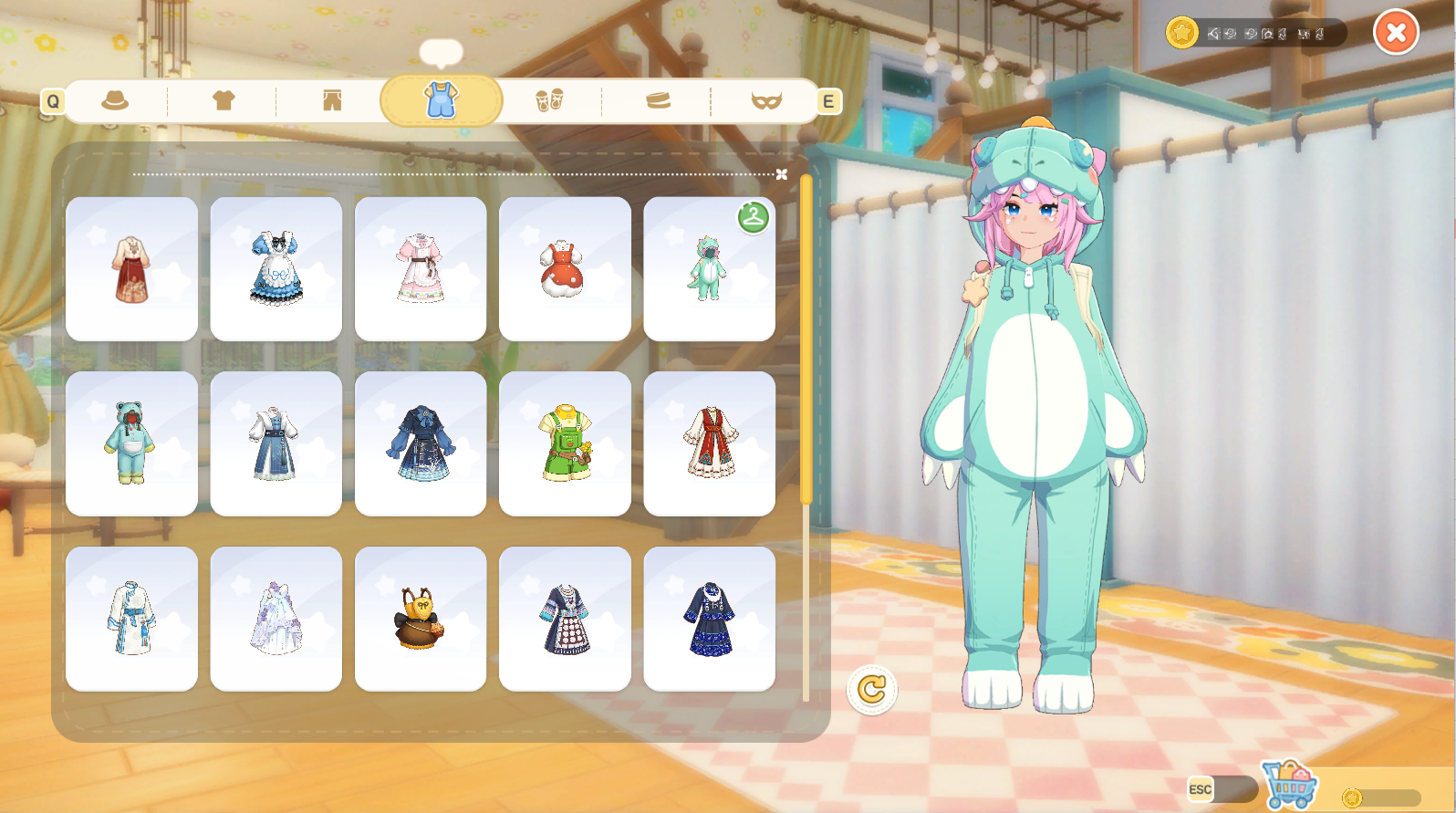This screenshot has width=1456, height=813.
Task: Switch to the shoes tab
Action: 549,100
